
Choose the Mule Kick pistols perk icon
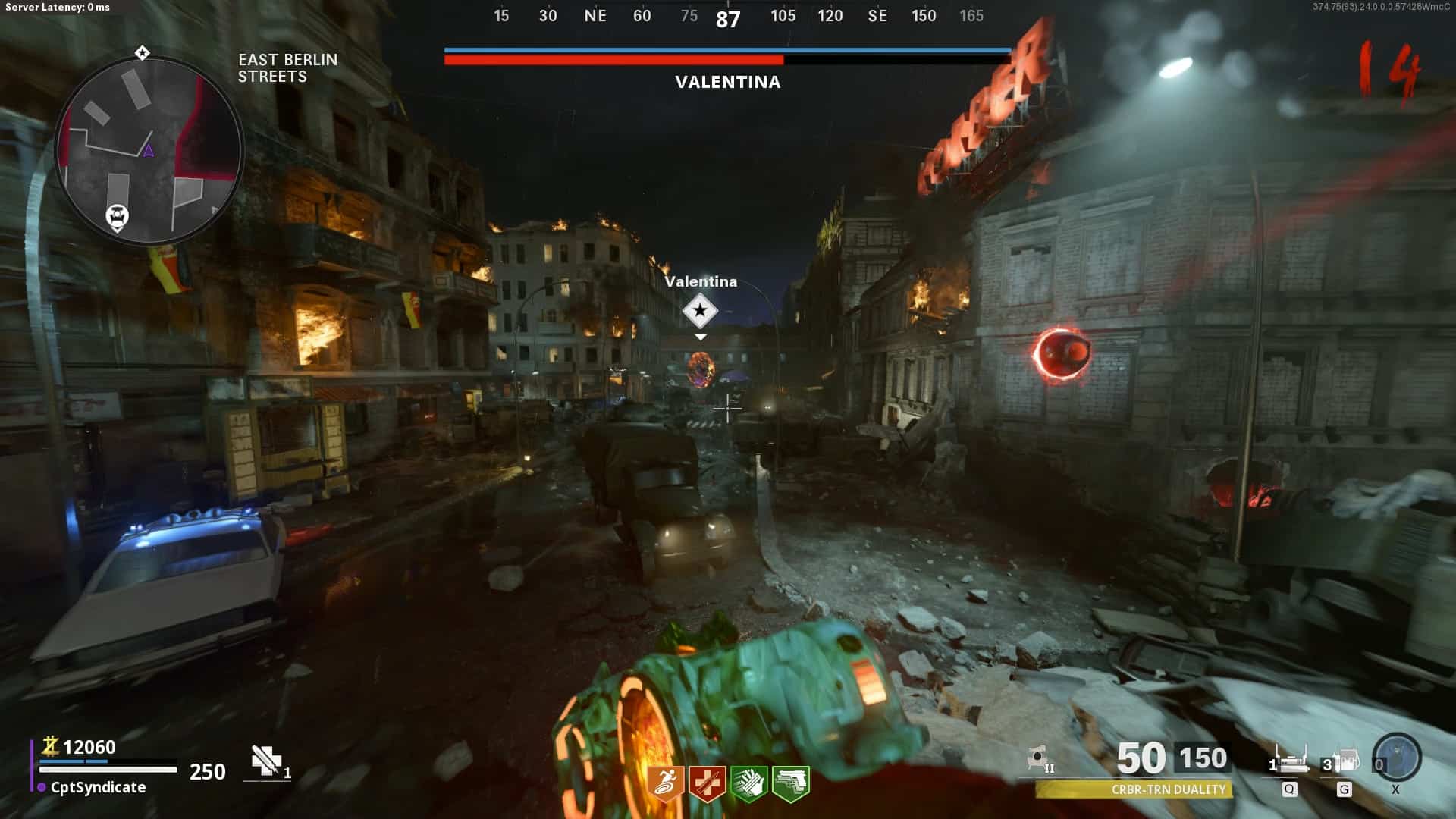point(790,783)
